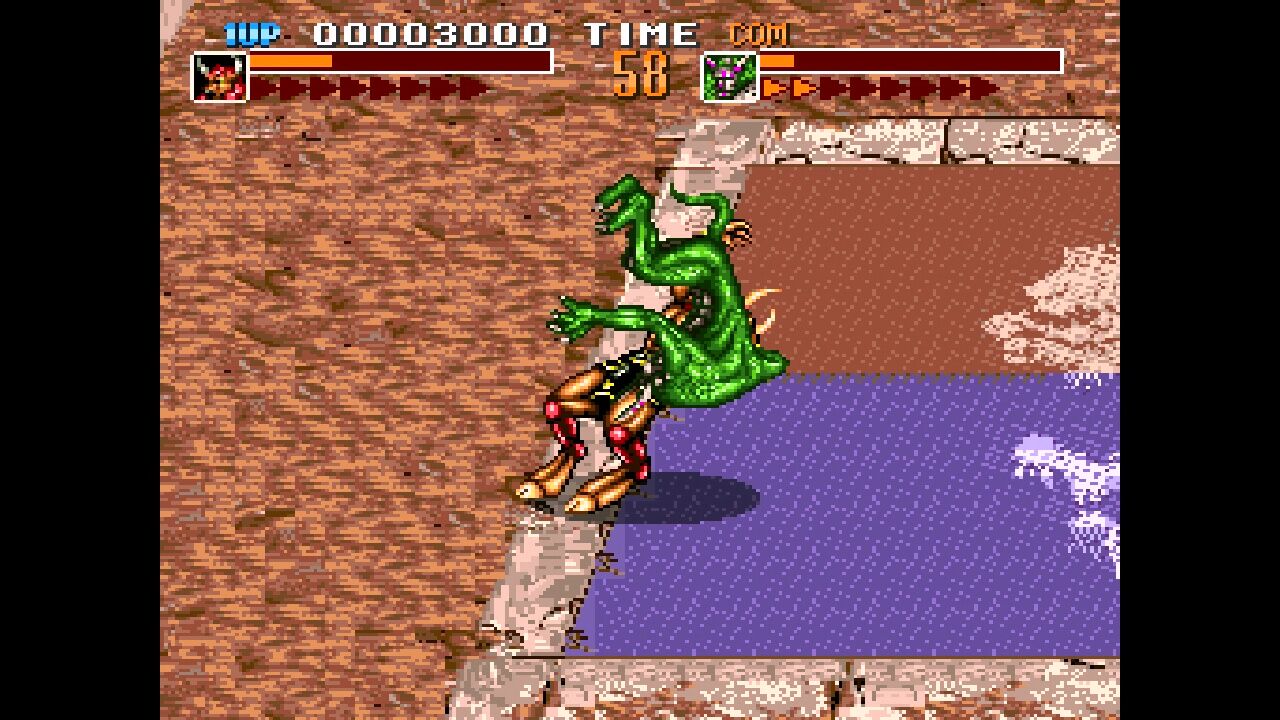1280x720 pixels.
Task: Click the TIME text in the HUD
Action: 642,32
